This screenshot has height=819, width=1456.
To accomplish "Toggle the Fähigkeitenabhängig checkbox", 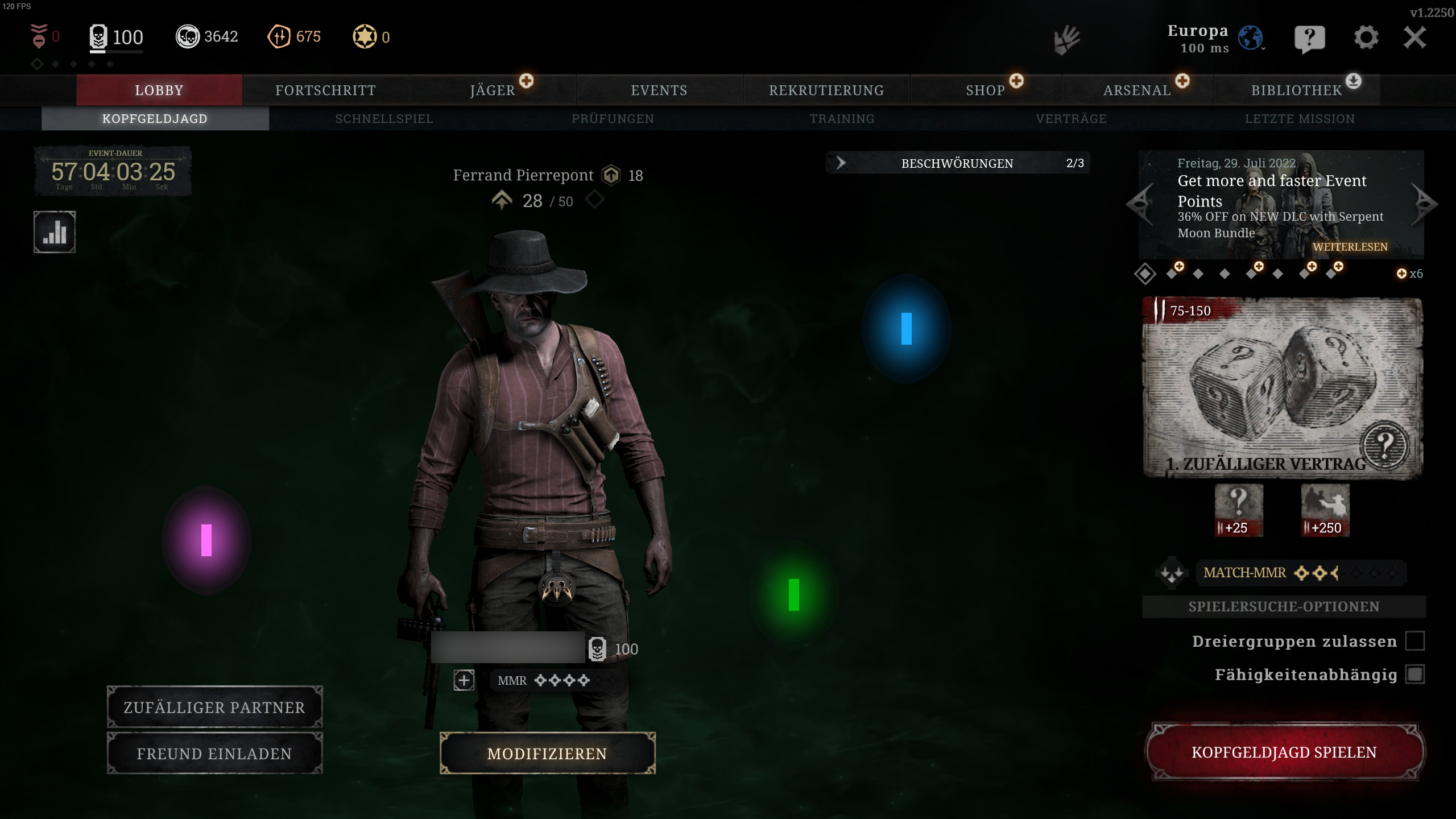I will (x=1416, y=675).
